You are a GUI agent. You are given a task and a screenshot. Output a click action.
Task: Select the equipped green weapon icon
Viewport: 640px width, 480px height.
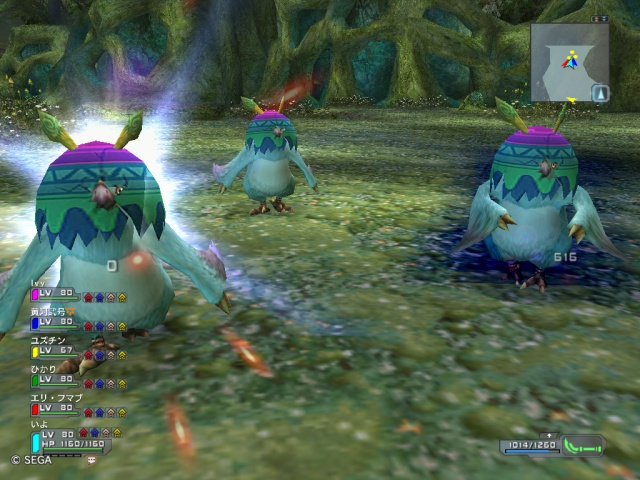tap(584, 445)
